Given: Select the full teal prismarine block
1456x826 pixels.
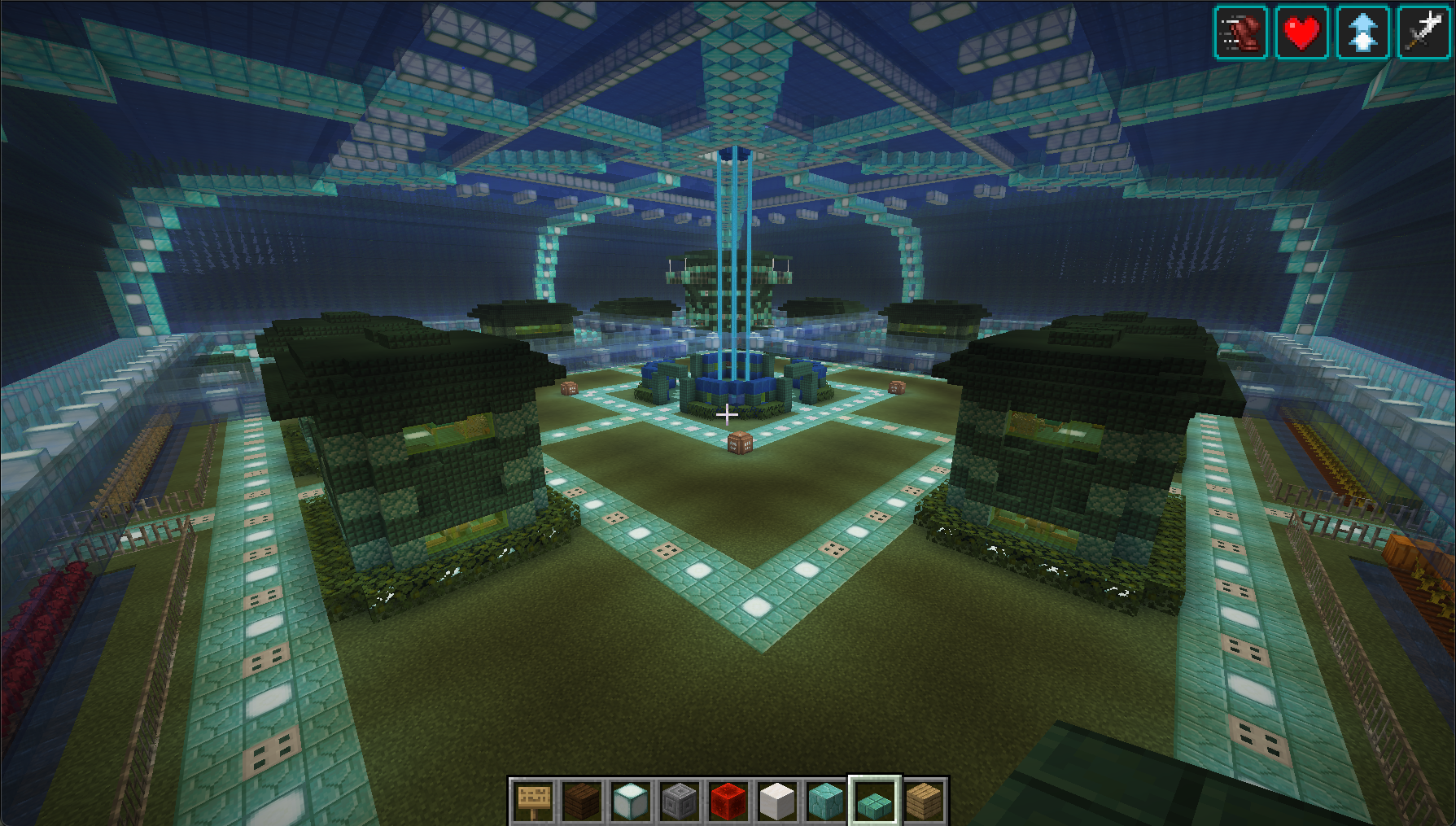Looking at the screenshot, I should coord(826,801).
